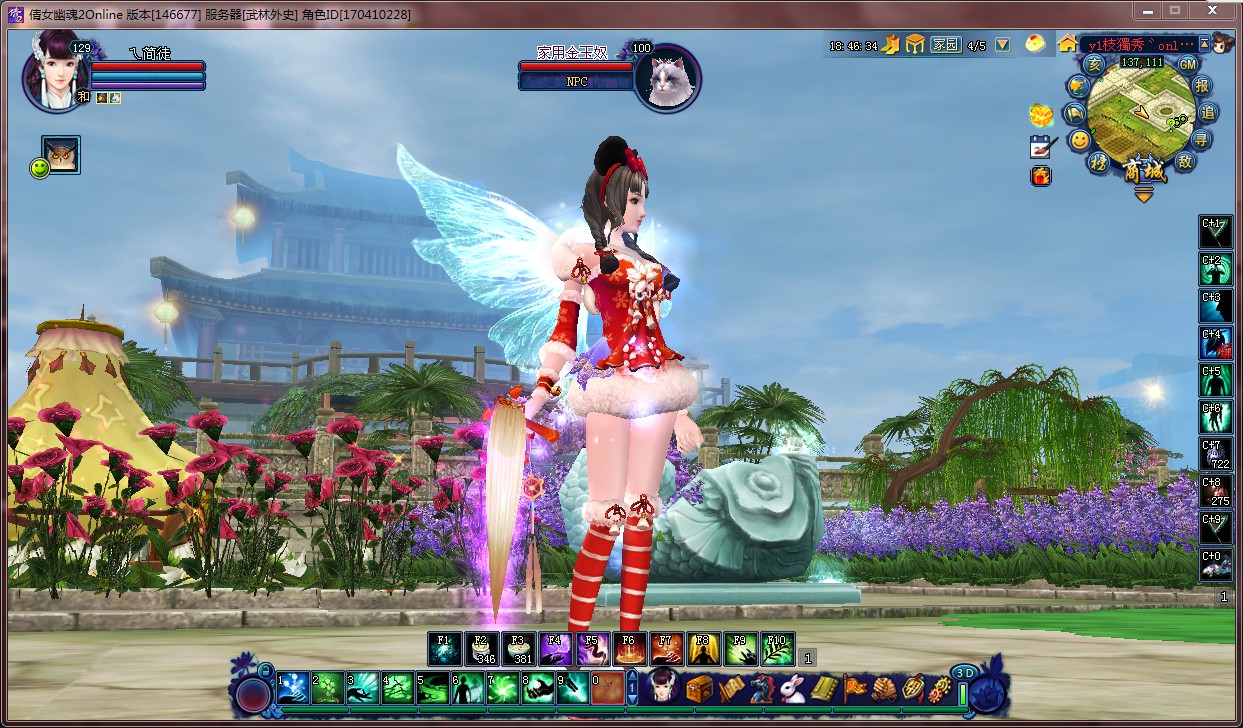This screenshot has height=728, width=1243.
Task: Open the 榜 ranking button
Action: (x=1099, y=164)
